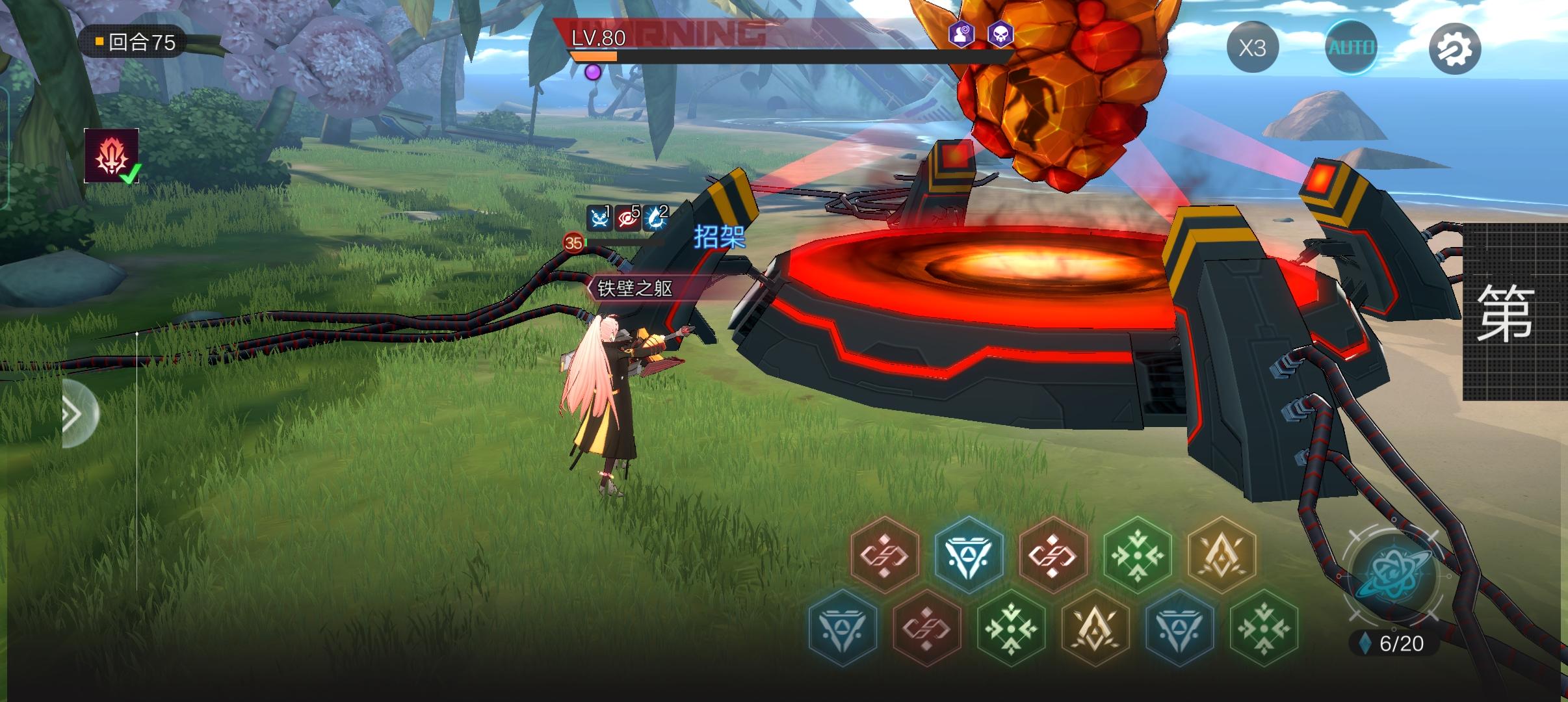Image resolution: width=1568 pixels, height=702 pixels.
Task: Tap the checked buff emblem with green checkmark
Action: pyautogui.click(x=111, y=155)
